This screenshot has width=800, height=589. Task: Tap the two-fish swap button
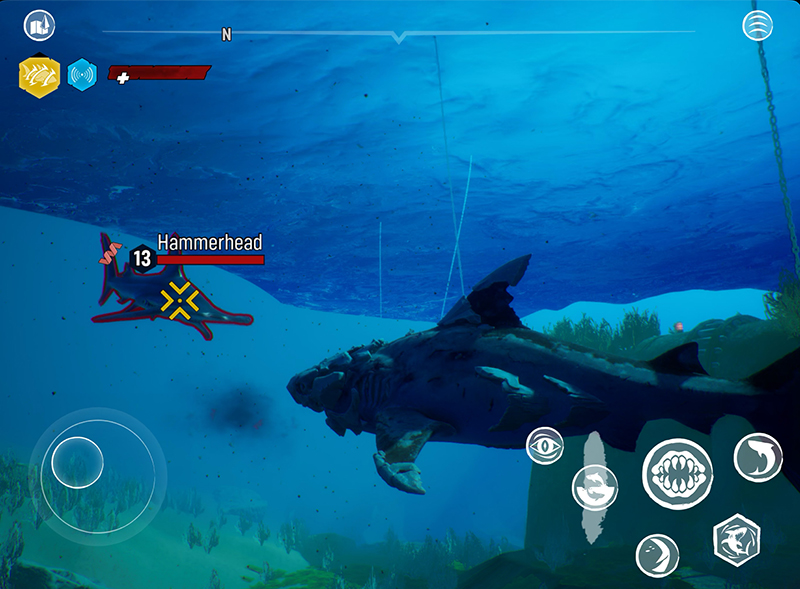(x=595, y=488)
